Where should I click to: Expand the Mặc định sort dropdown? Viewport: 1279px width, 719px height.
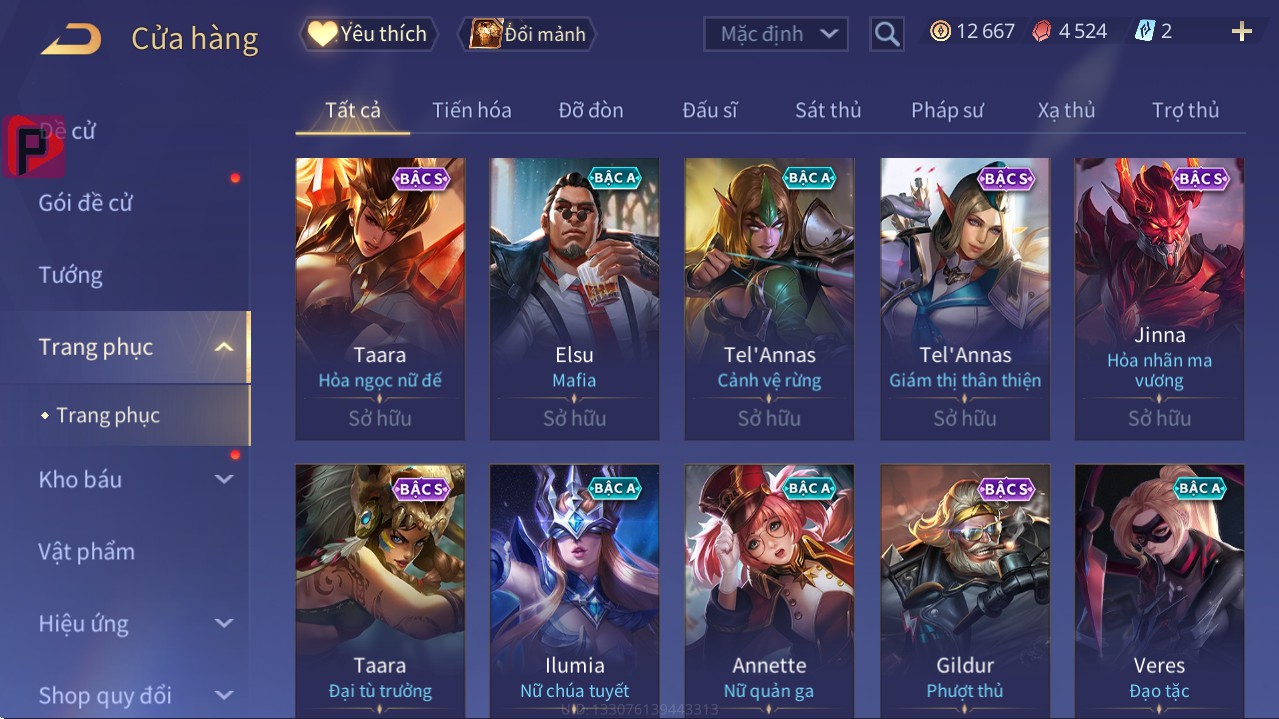pyautogui.click(x=776, y=34)
